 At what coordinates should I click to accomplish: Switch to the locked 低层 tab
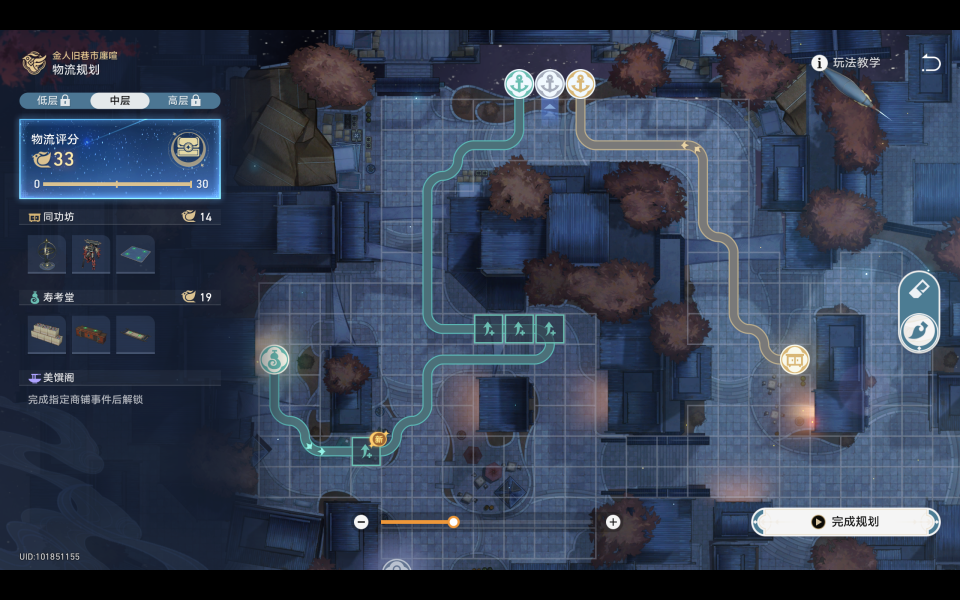pyautogui.click(x=53, y=101)
